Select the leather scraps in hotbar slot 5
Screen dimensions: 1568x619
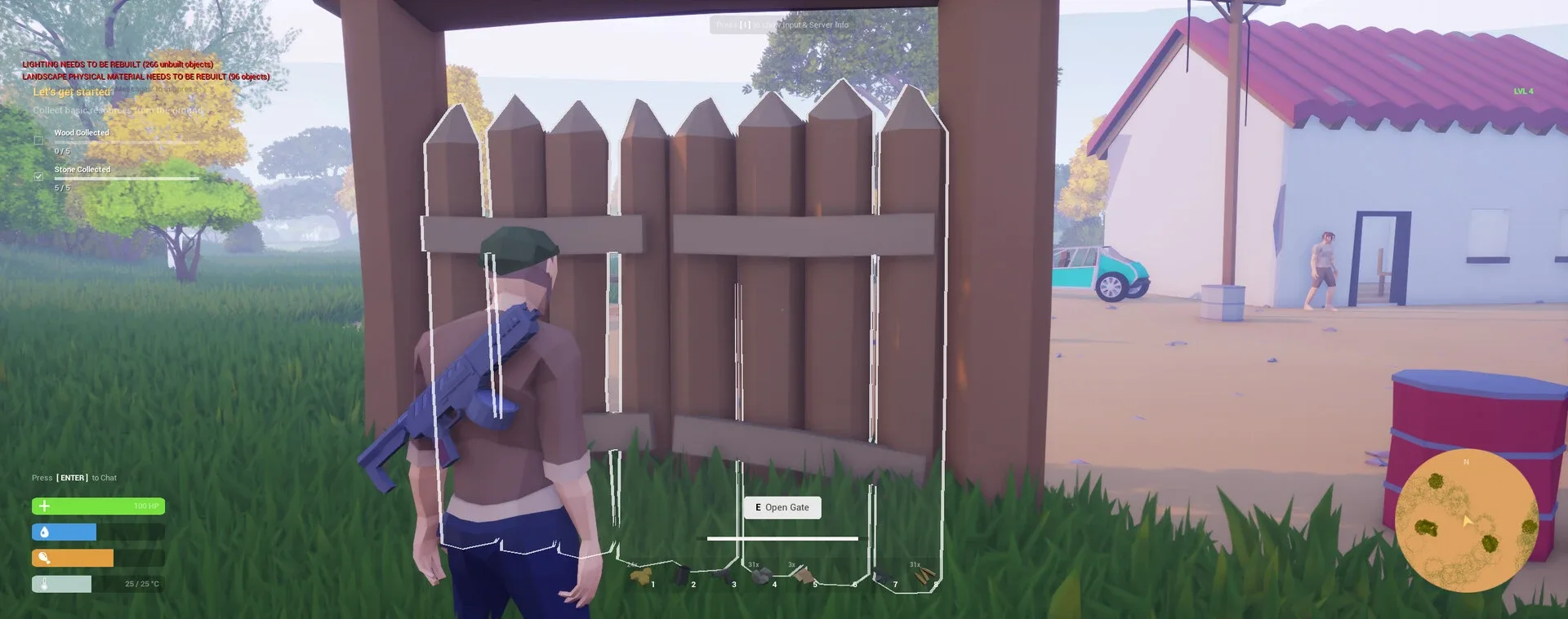[x=804, y=573]
